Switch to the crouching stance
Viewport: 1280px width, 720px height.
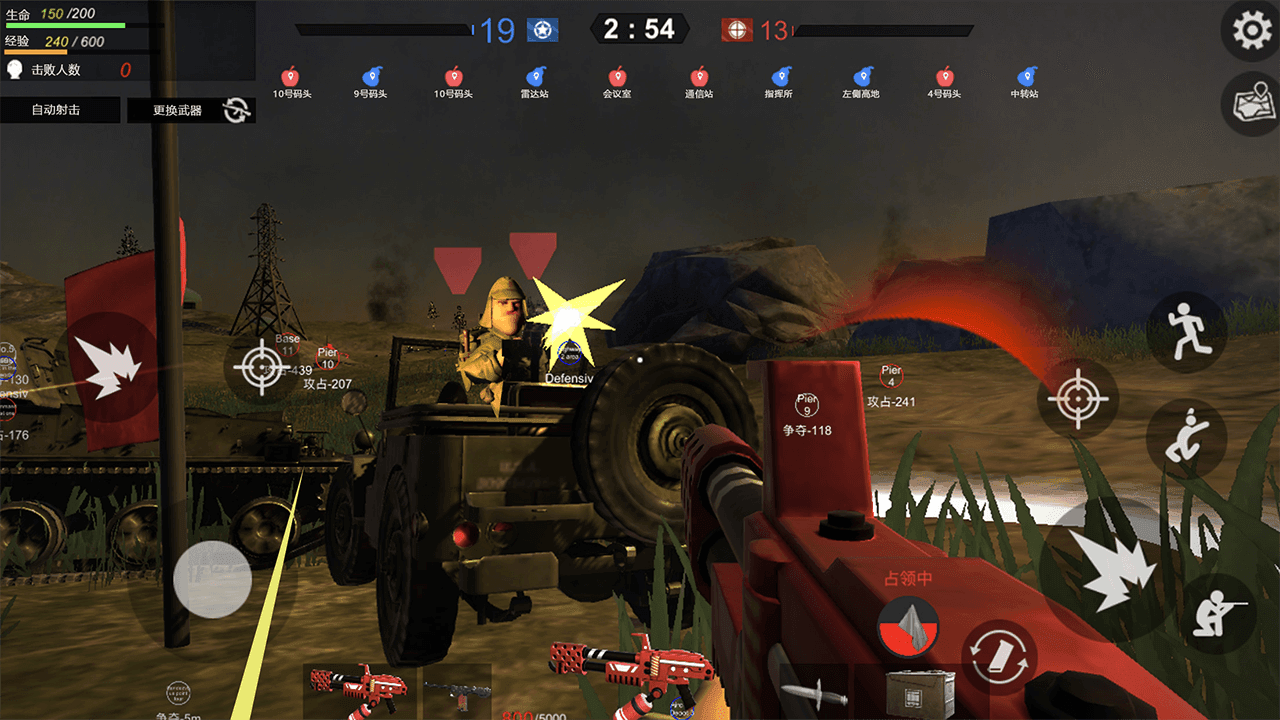[x=1186, y=439]
